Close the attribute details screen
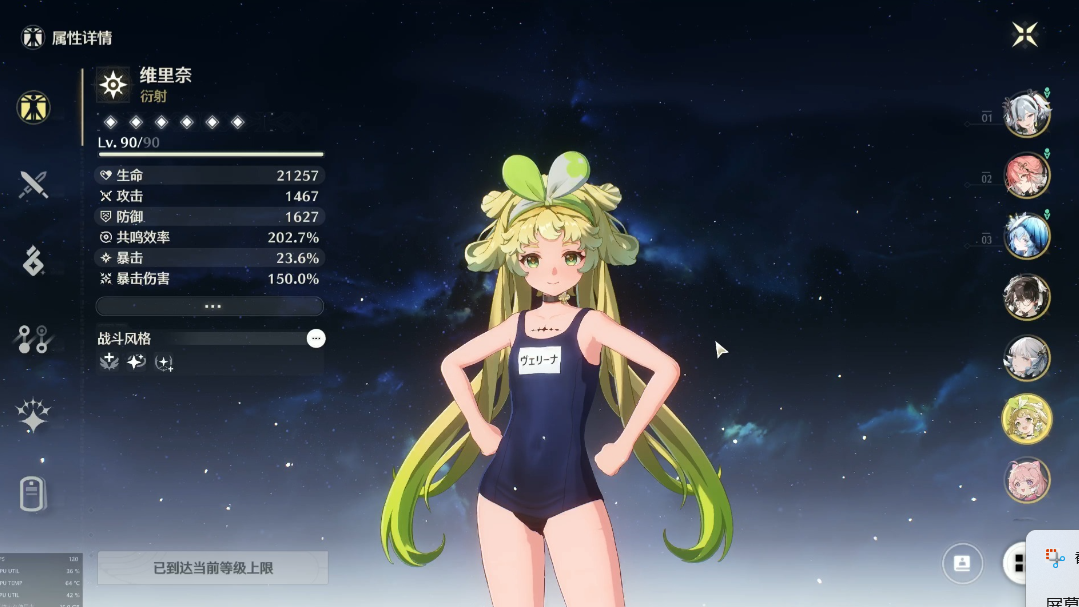Screen dimensions: 1079x607 pyautogui.click(x=1025, y=35)
